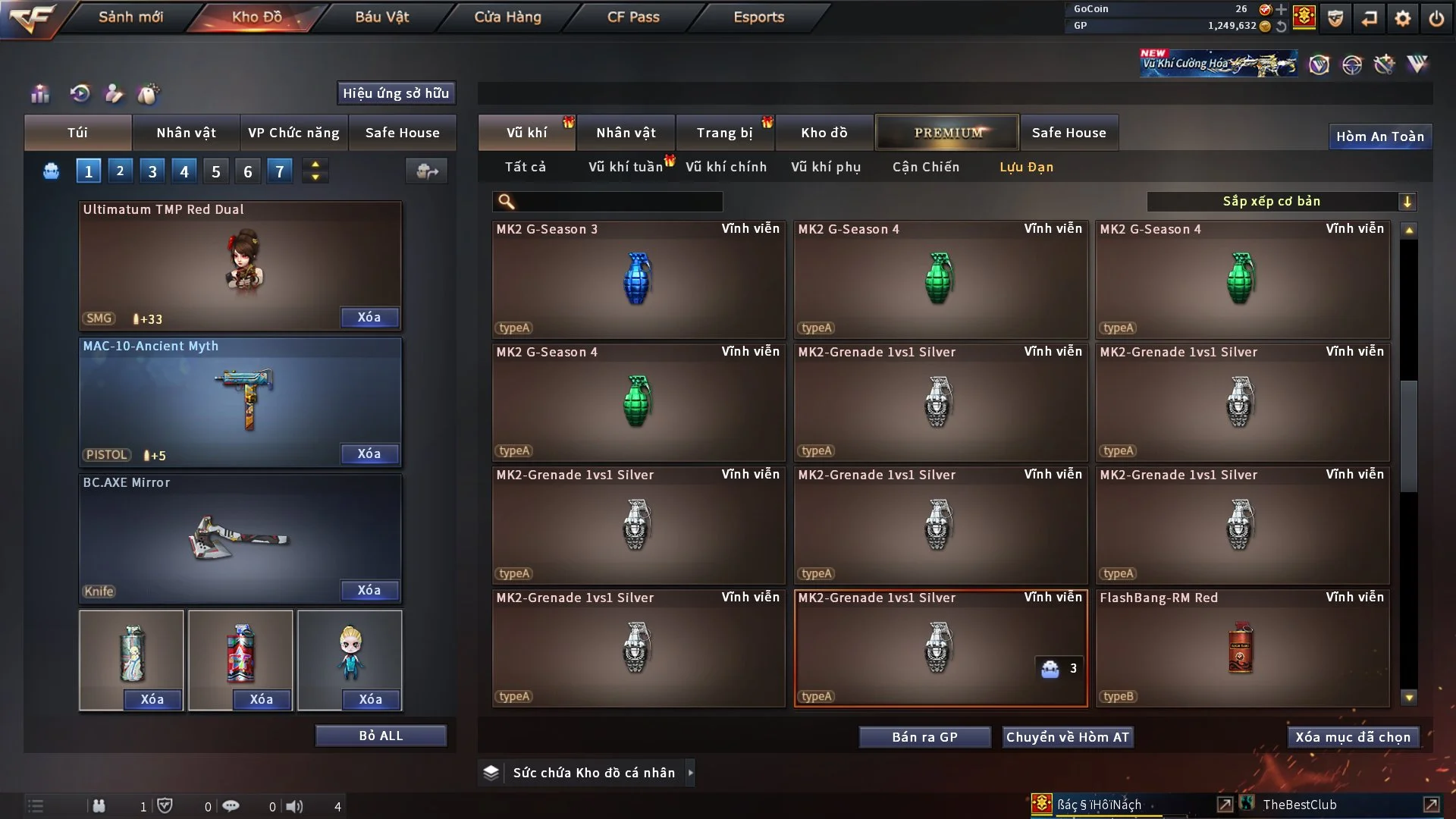Switch to the Cận Chiến tab
The width and height of the screenshot is (1456, 819).
(926, 167)
